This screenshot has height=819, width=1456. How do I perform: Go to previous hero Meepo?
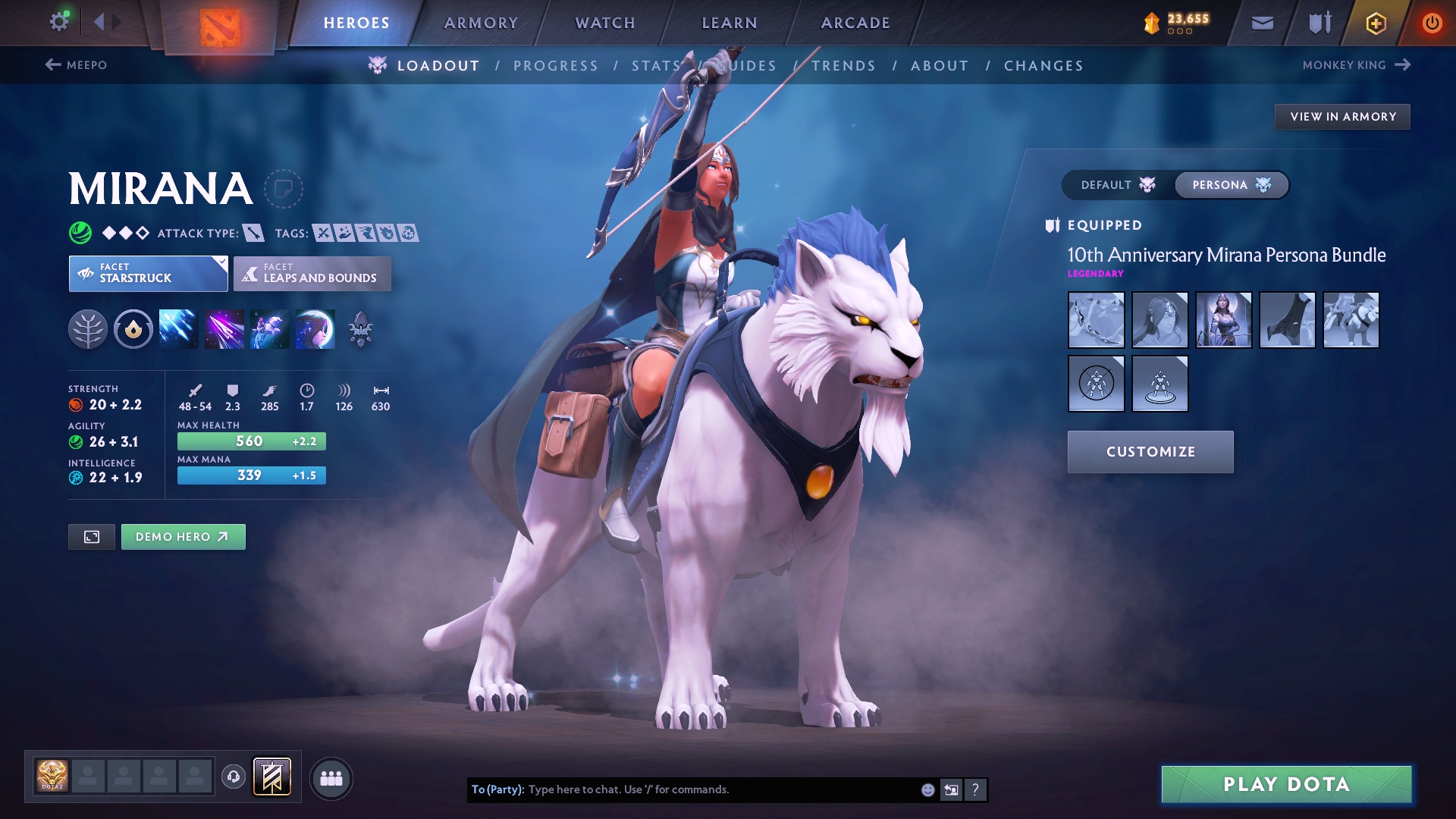click(x=76, y=65)
